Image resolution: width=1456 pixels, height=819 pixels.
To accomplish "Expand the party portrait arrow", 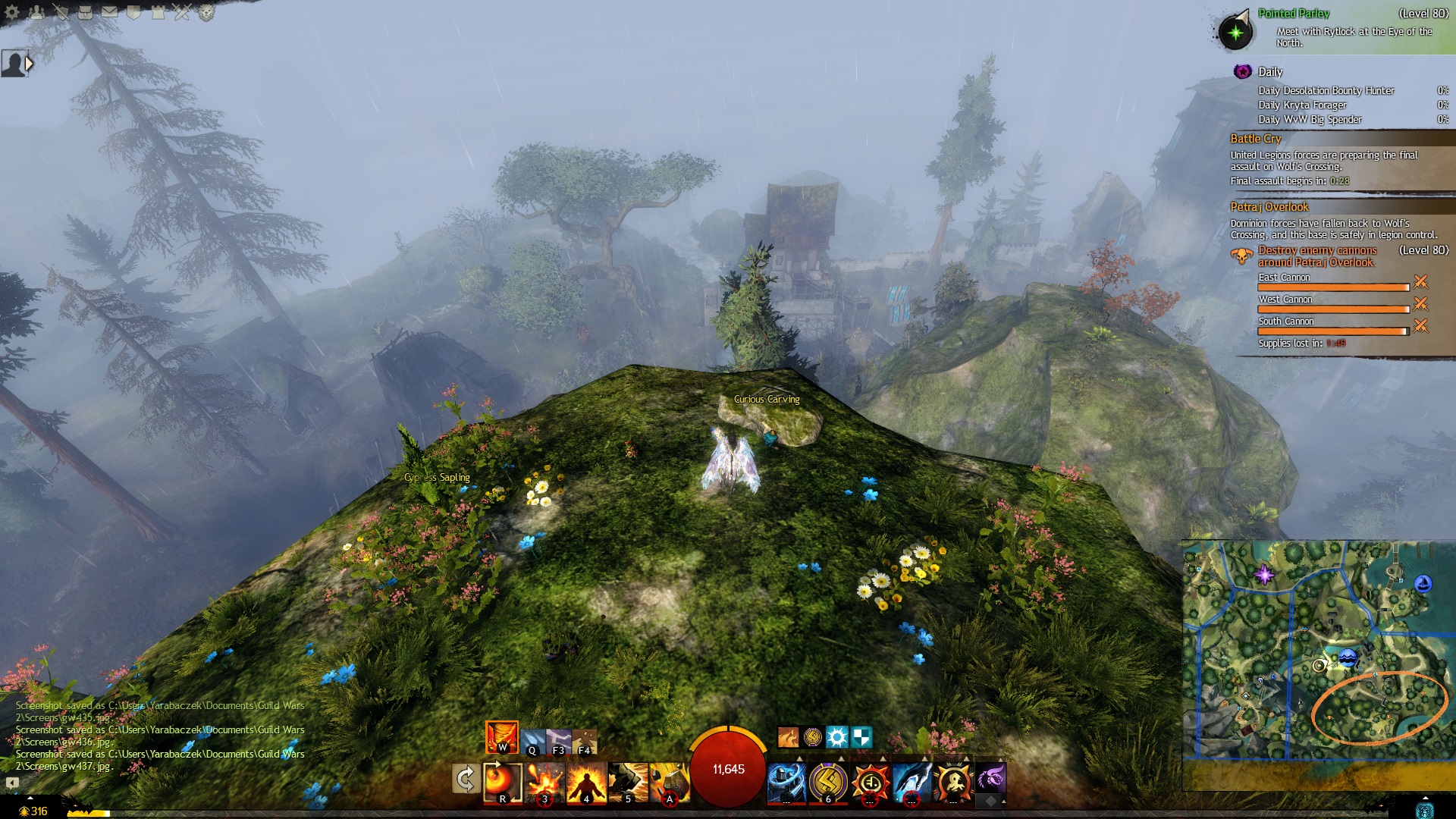I will click(x=29, y=64).
